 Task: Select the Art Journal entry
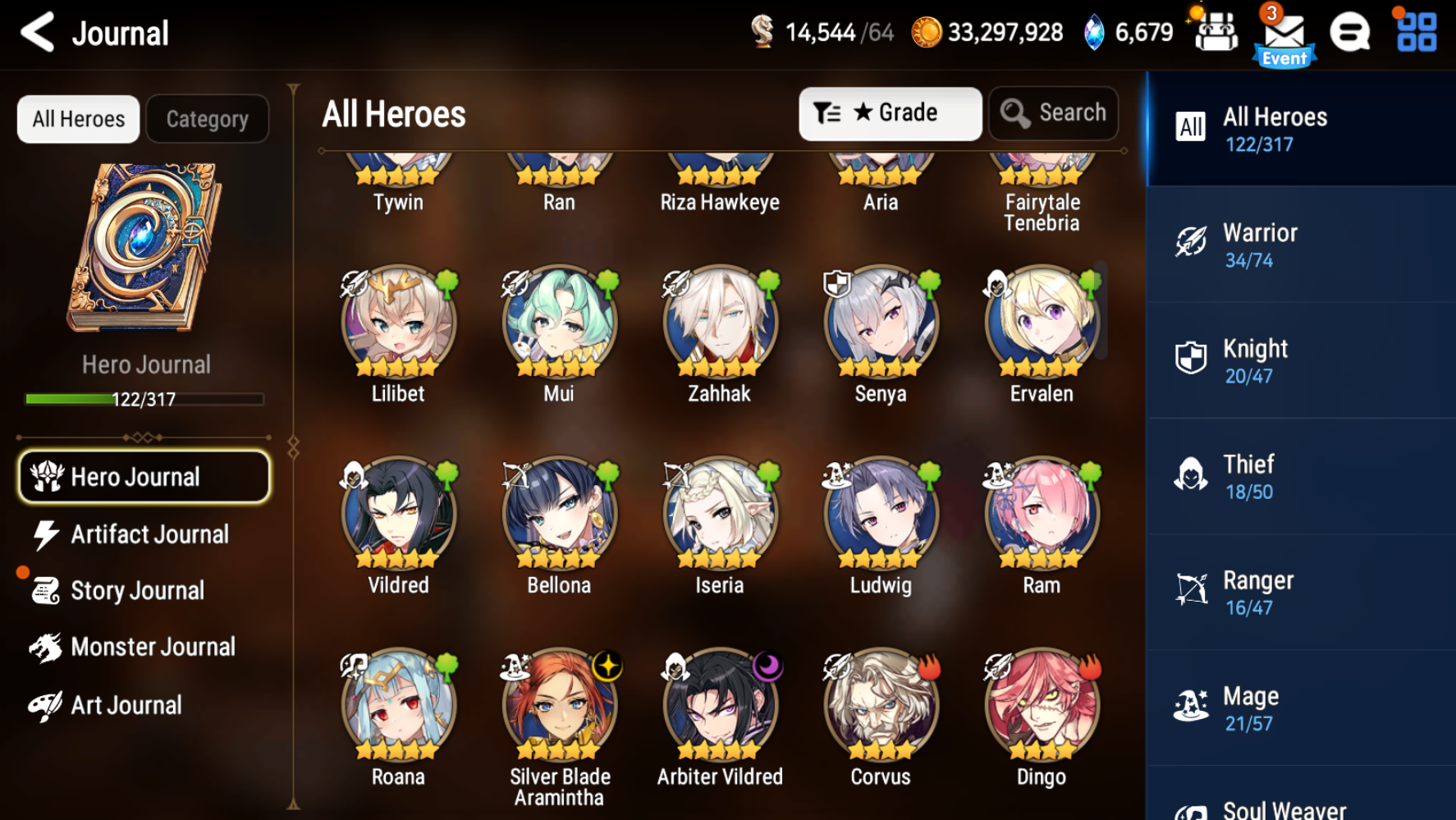(x=126, y=704)
